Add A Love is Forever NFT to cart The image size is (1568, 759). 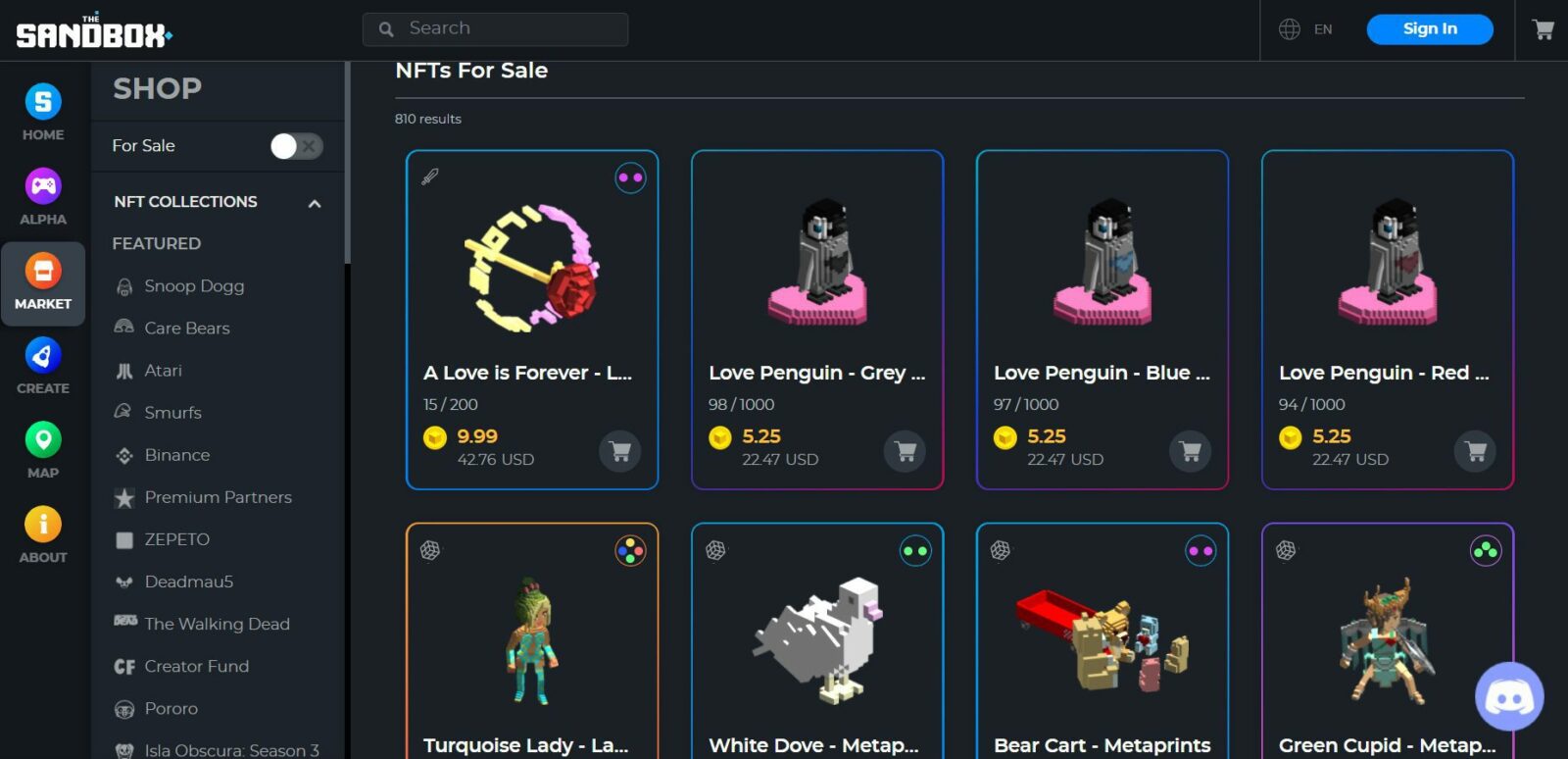619,451
